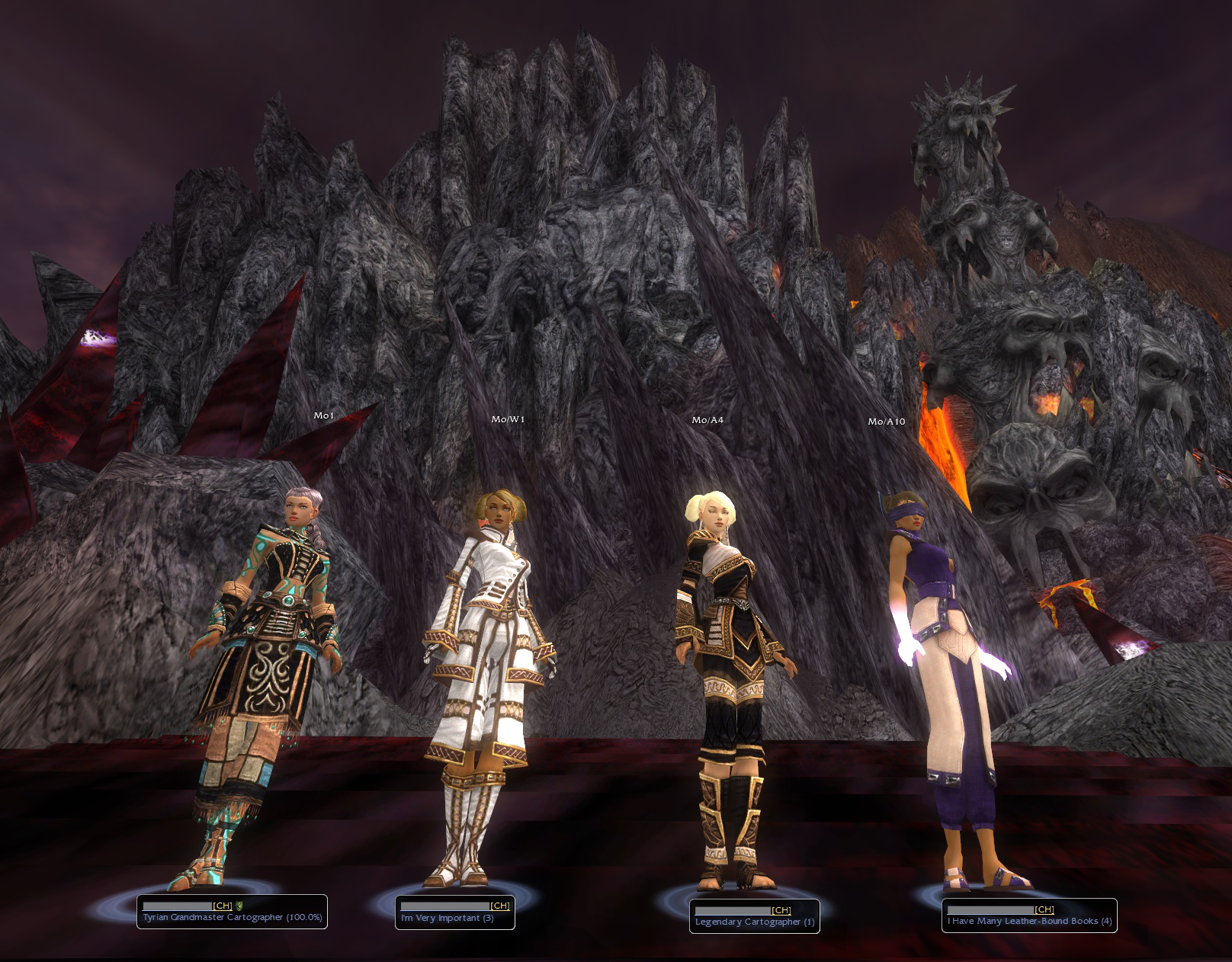Click the I'm Very Important player nameplate

(454, 912)
